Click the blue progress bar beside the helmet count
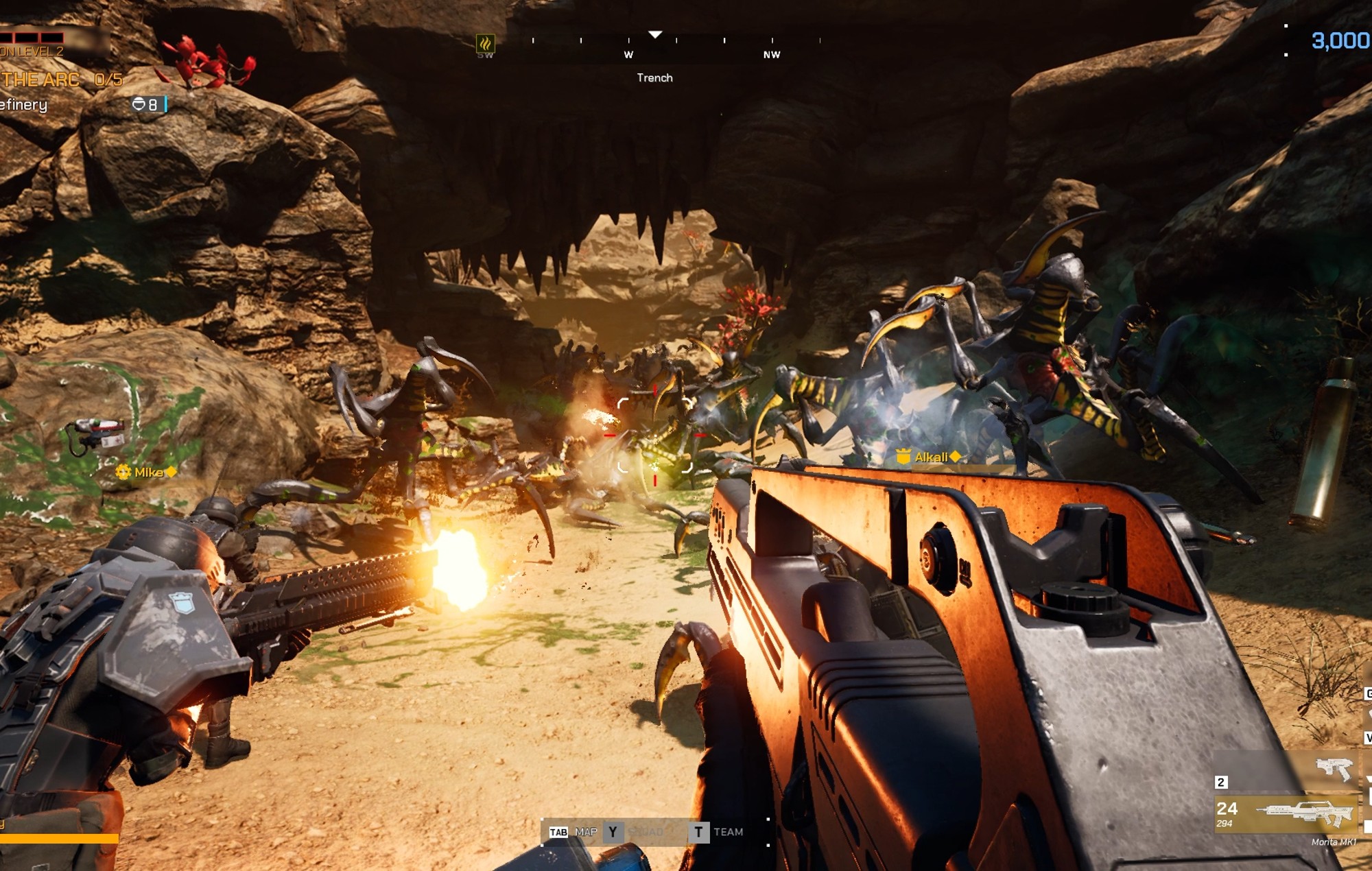This screenshot has width=1372, height=871. pos(165,105)
